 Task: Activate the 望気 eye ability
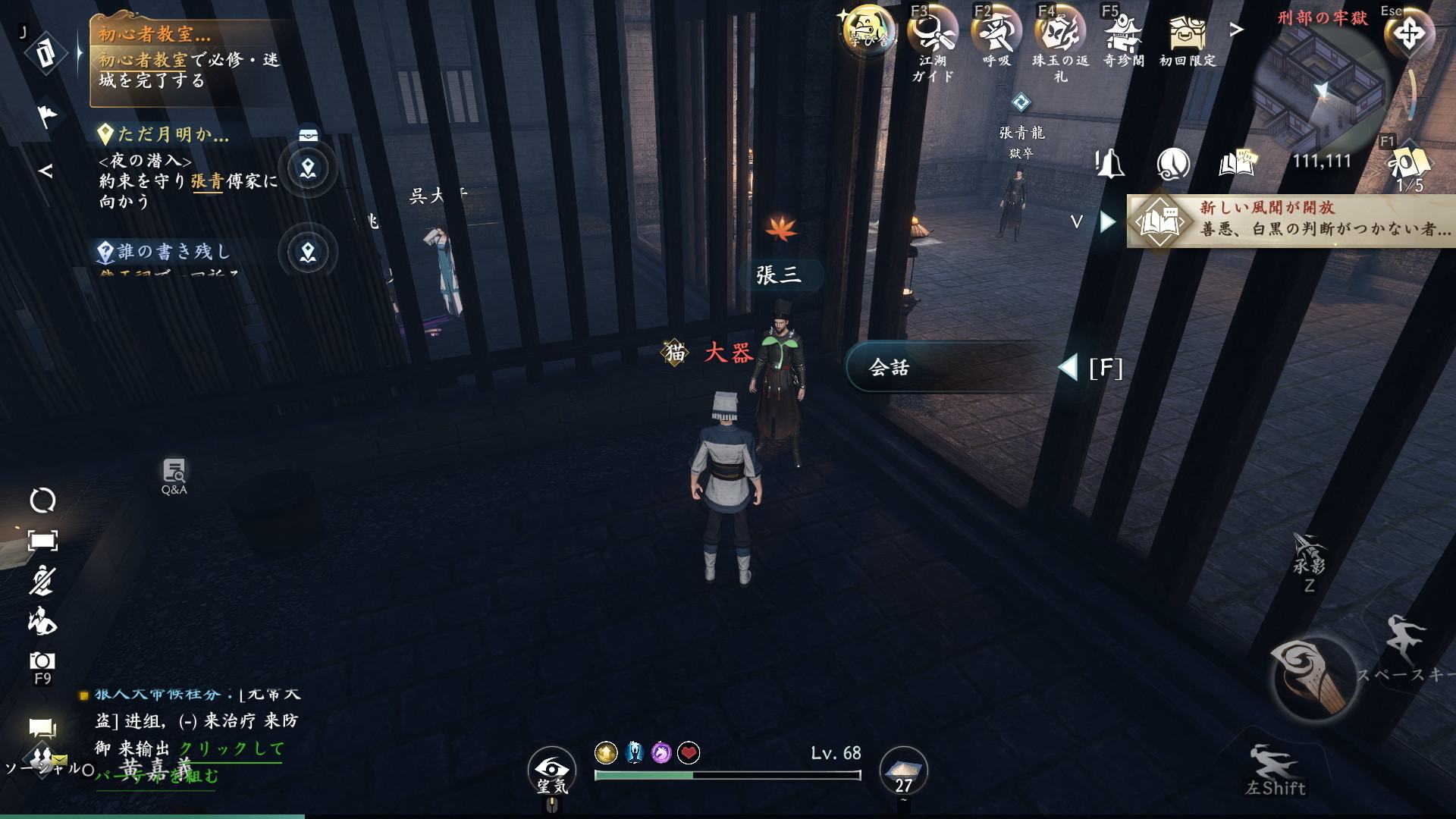pyautogui.click(x=551, y=770)
